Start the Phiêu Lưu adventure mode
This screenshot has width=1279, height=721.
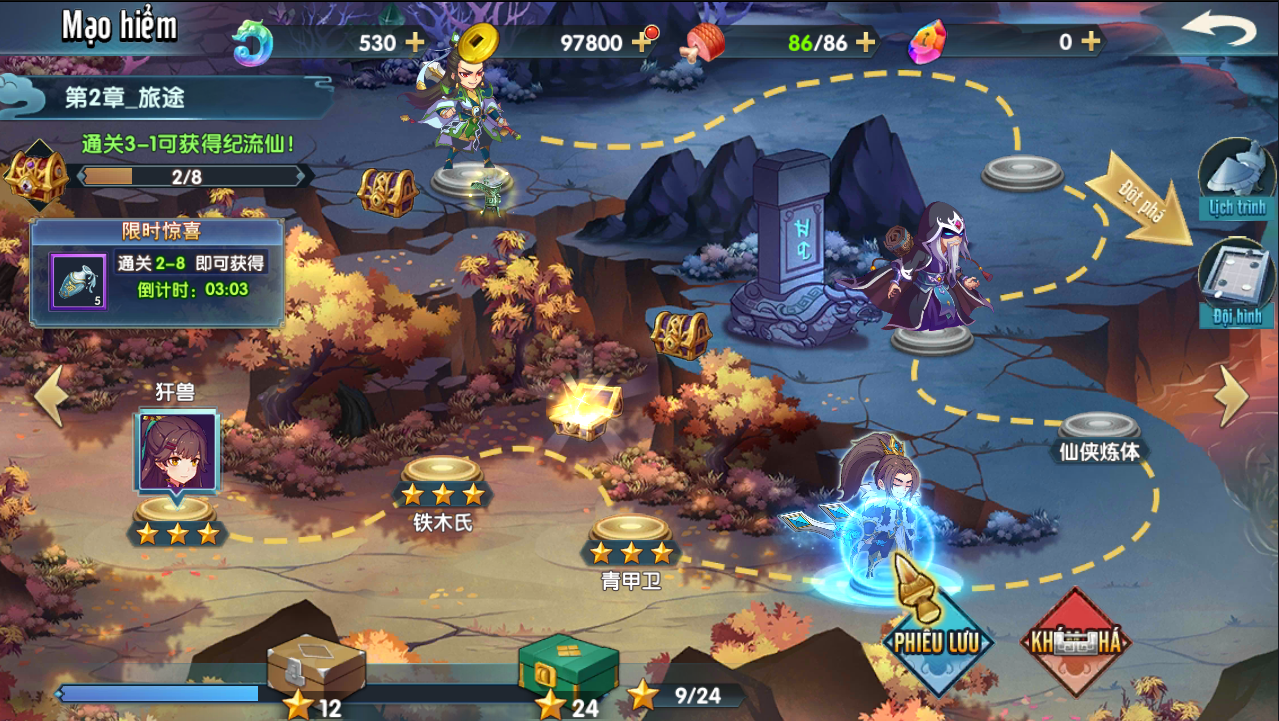pos(938,640)
